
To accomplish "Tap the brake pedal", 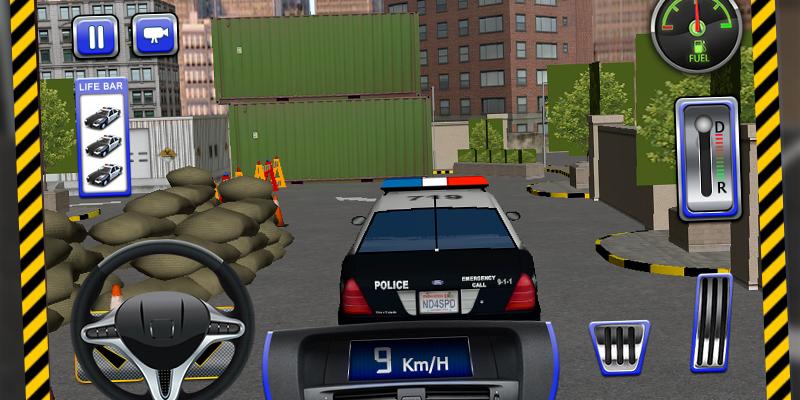I will pyautogui.click(x=618, y=346).
